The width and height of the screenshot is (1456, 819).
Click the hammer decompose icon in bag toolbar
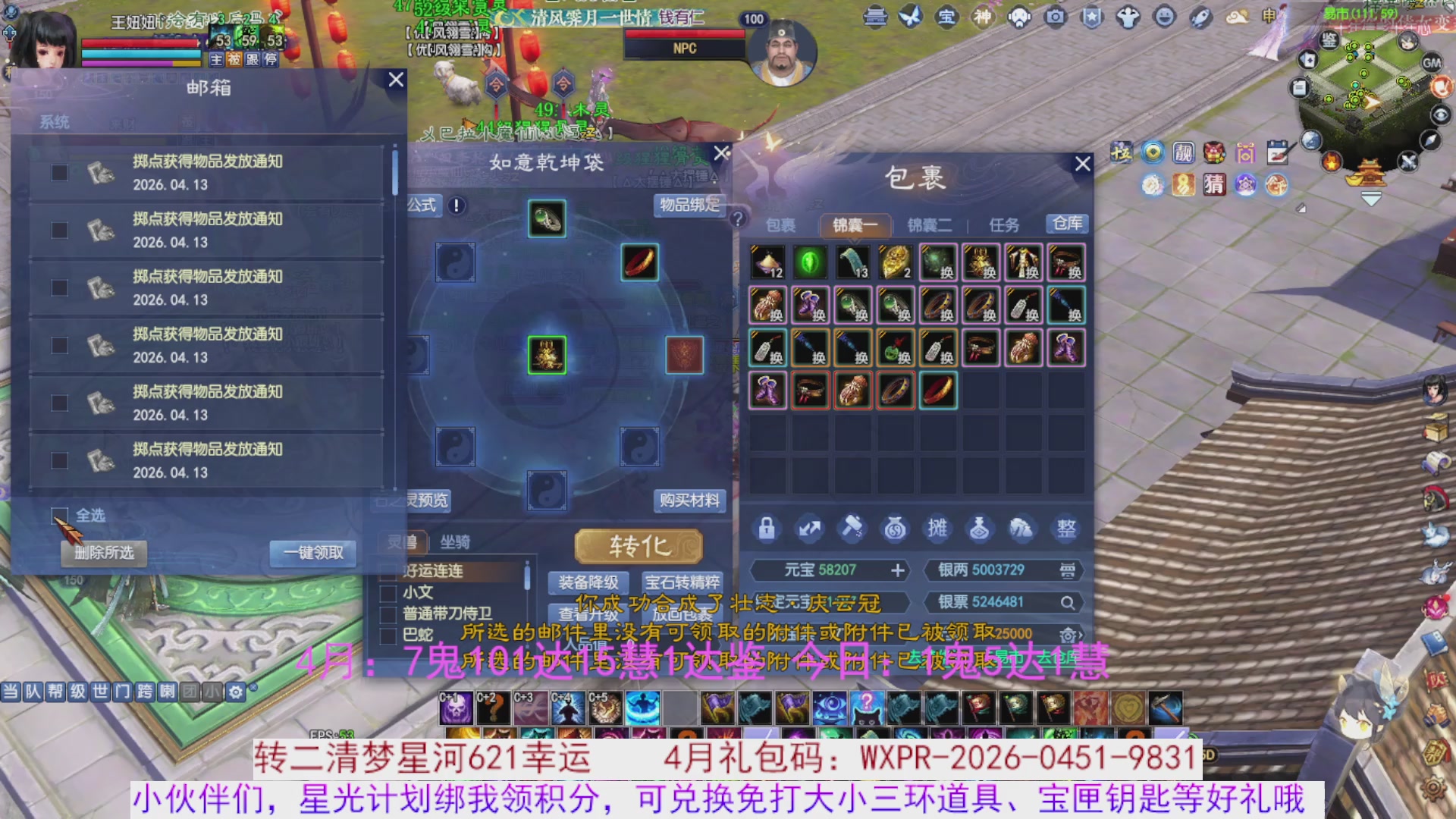pyautogui.click(x=852, y=529)
